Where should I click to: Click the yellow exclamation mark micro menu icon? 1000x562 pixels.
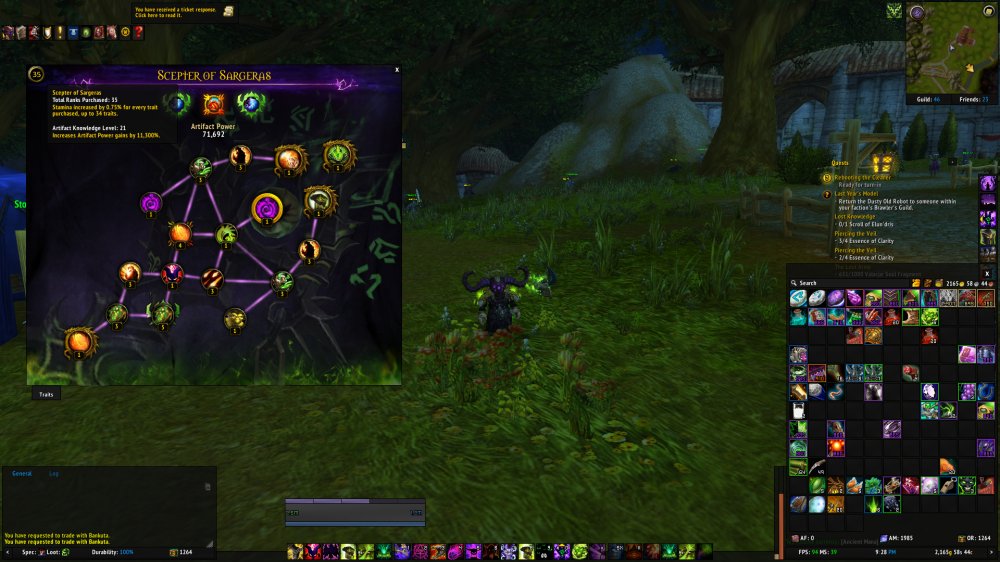60,32
